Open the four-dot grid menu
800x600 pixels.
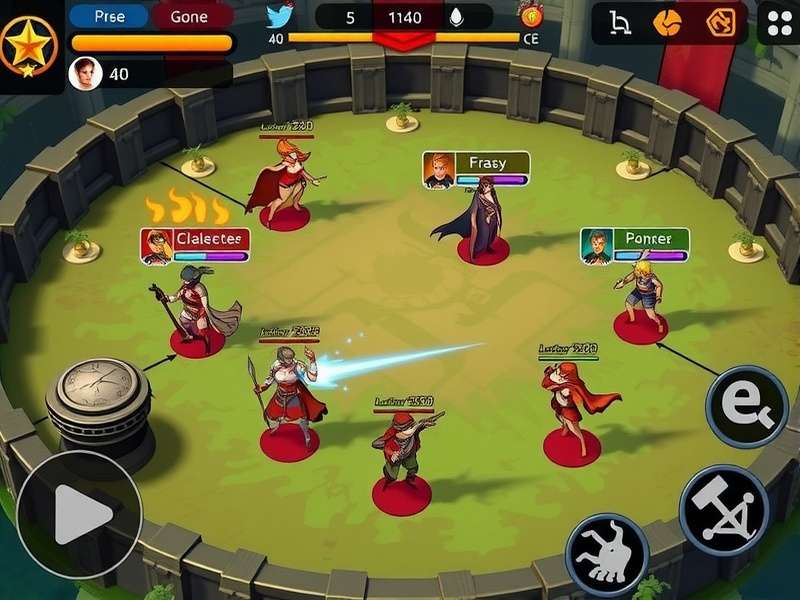778,22
